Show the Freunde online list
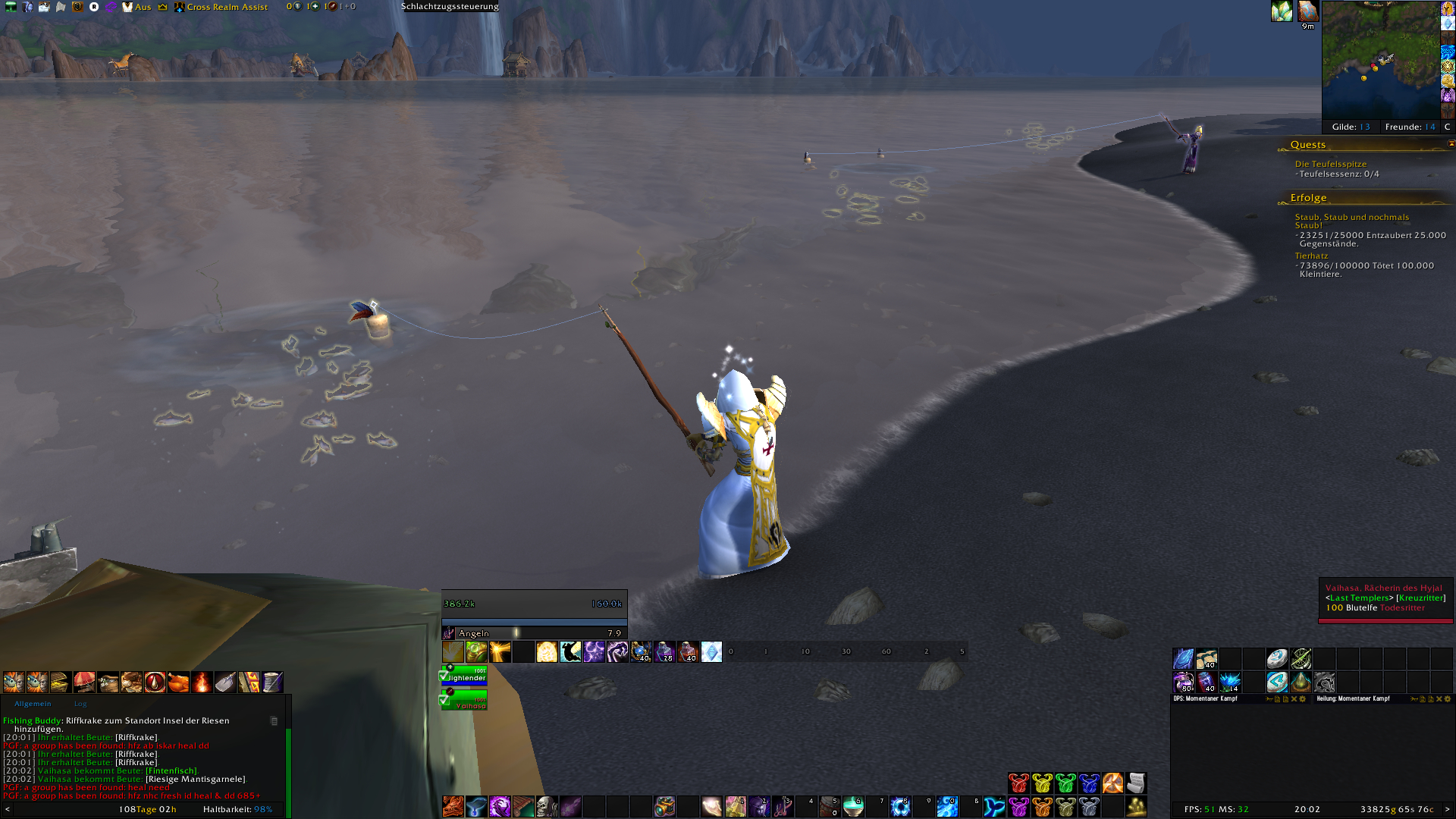Viewport: 1456px width, 819px height. [x=1410, y=127]
